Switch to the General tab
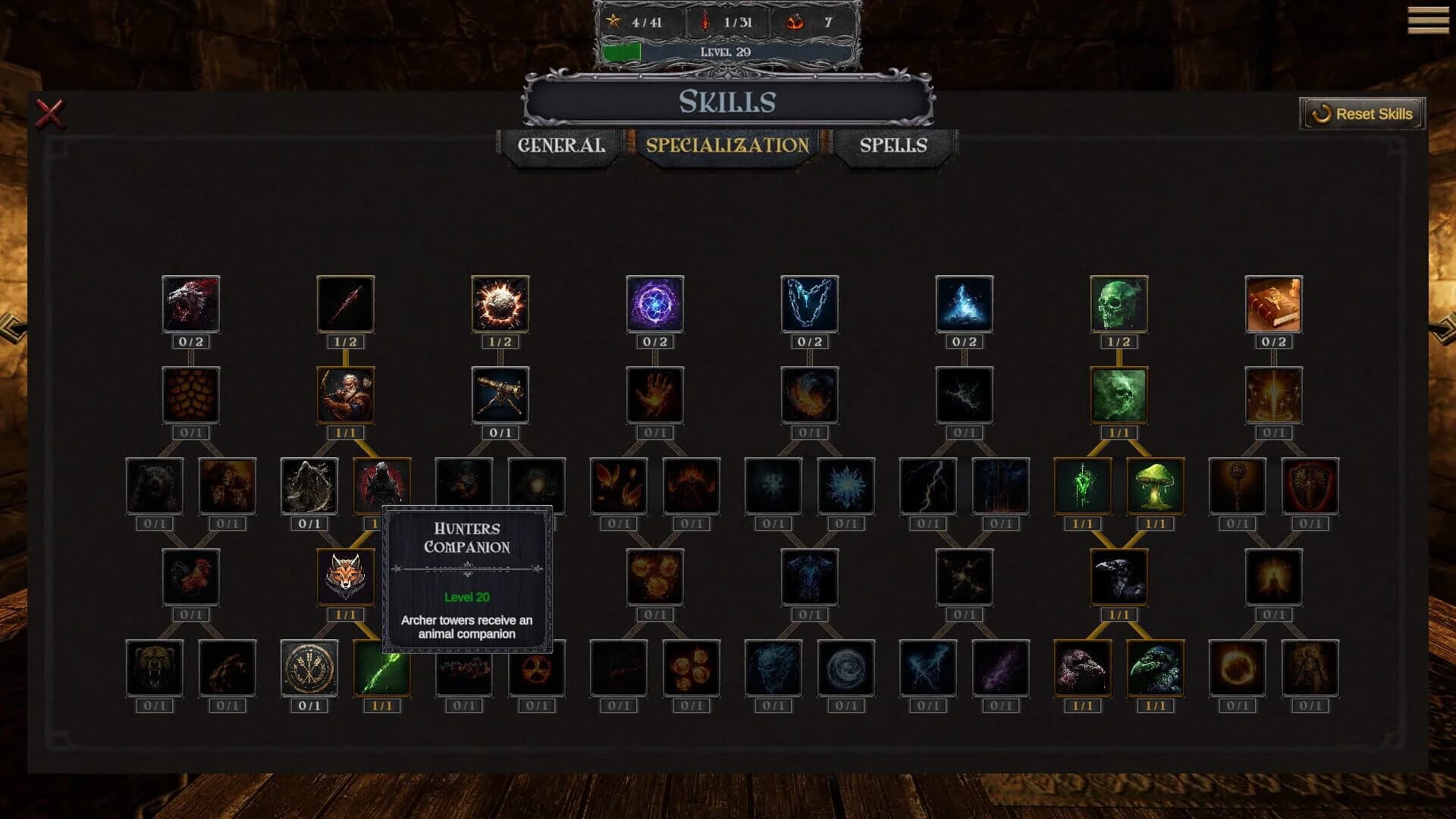 pos(561,146)
